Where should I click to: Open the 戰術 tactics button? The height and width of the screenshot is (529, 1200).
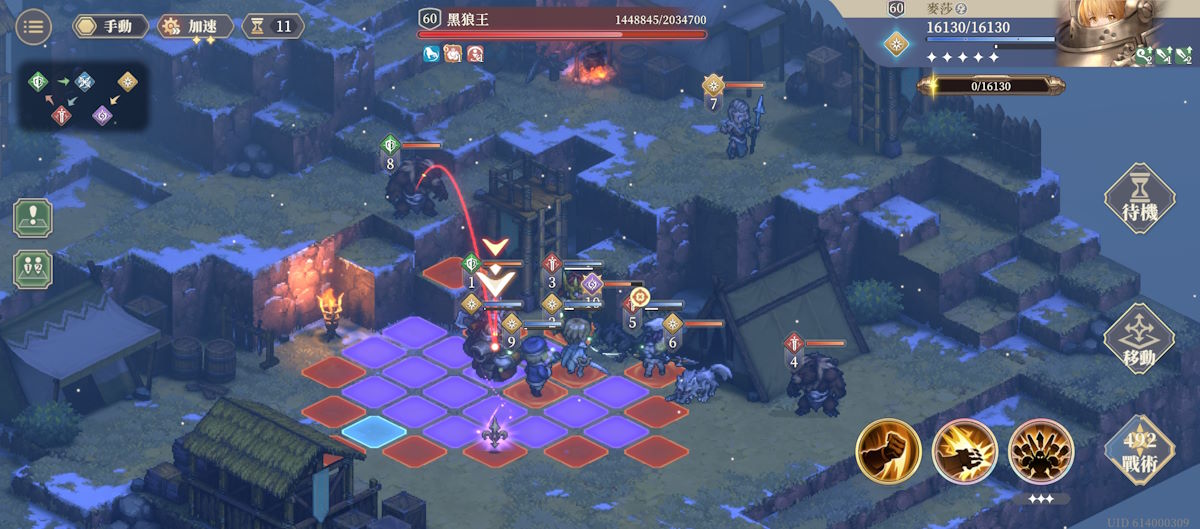pos(1138,450)
